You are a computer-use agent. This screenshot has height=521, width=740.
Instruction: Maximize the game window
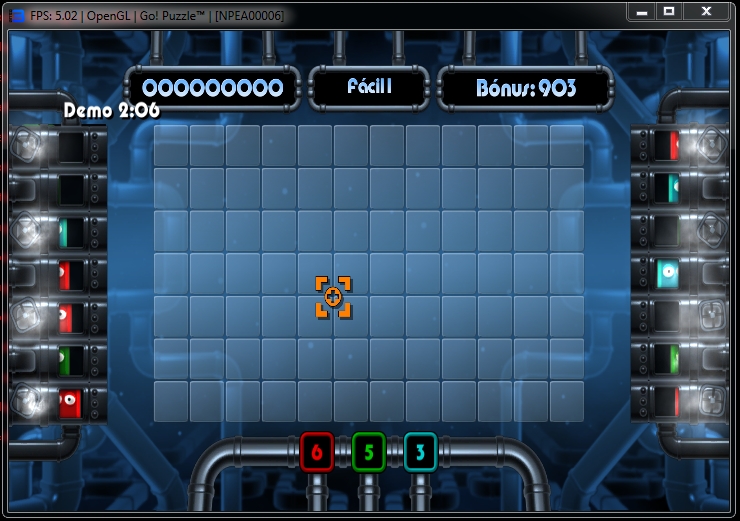pyautogui.click(x=669, y=11)
